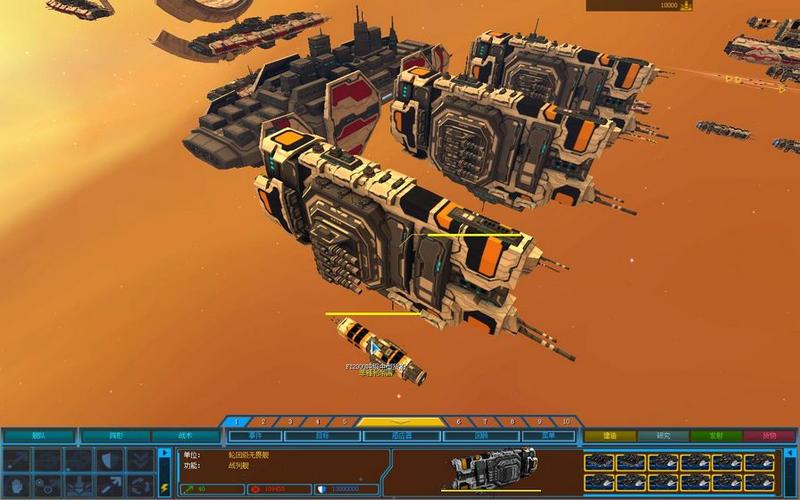This screenshot has height=500, width=800.
Task: Switch to control group tab 10
Action: click(566, 422)
